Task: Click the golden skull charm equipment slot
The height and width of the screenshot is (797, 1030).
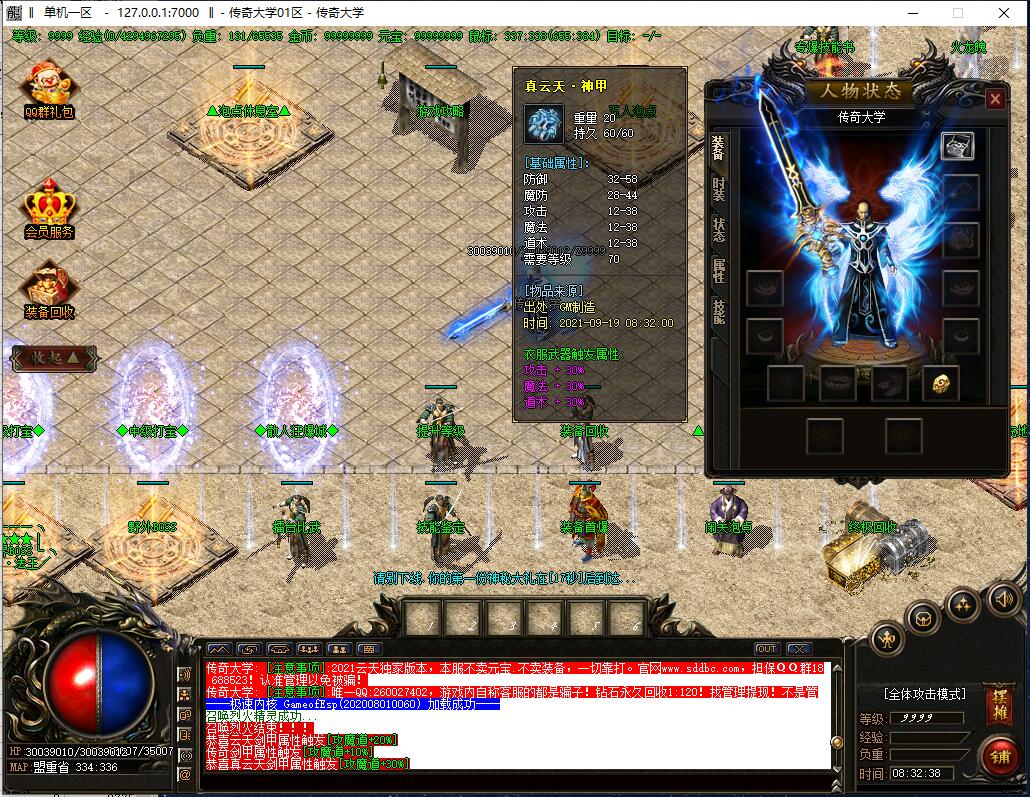Action: (940, 382)
